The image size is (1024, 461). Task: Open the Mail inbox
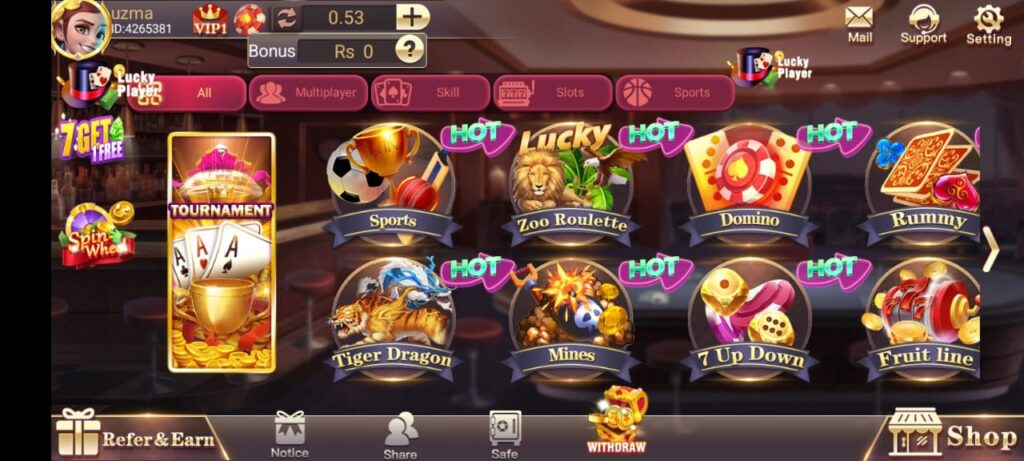point(859,24)
